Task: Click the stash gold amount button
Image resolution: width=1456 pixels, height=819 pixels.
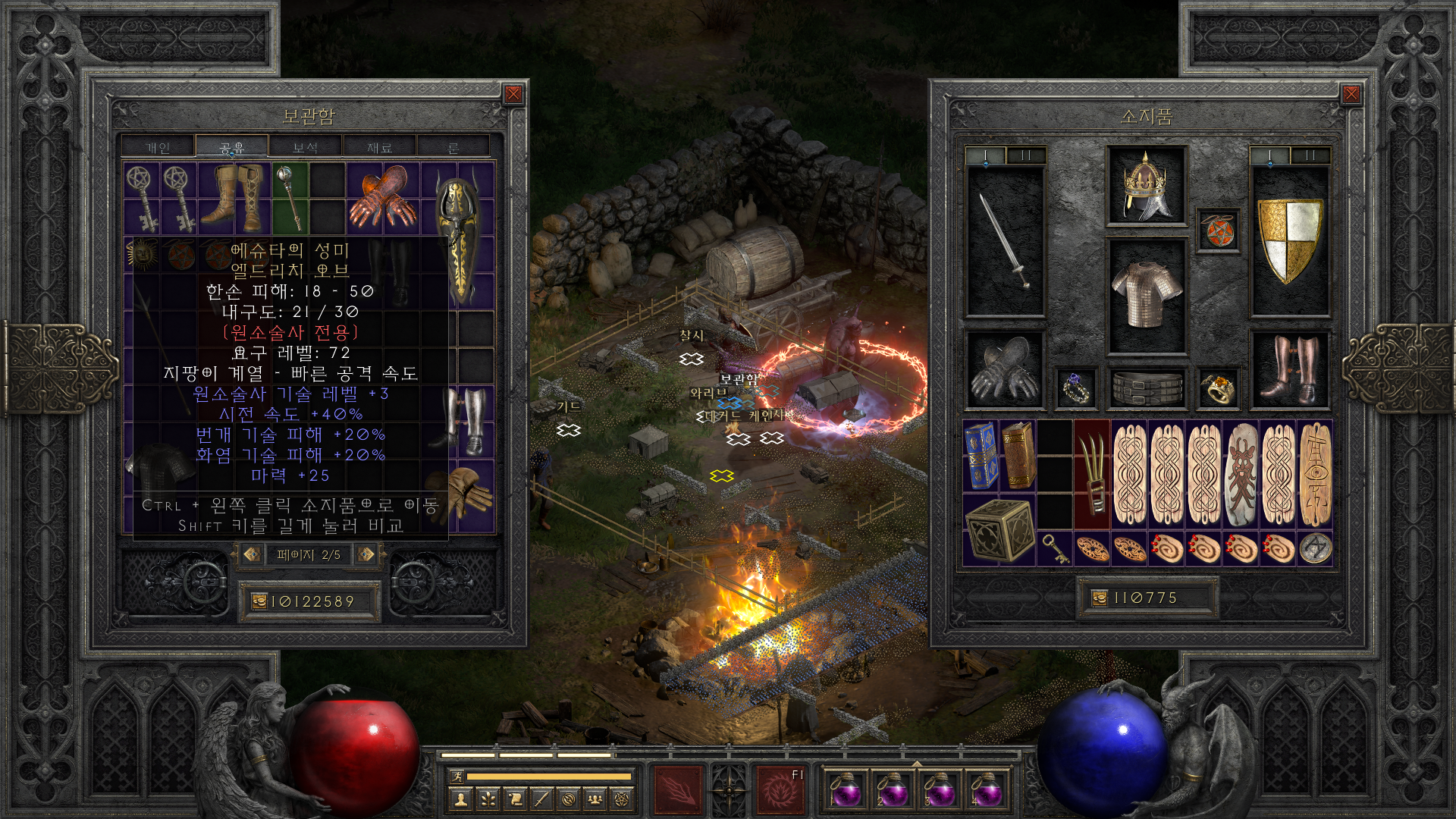Action: [259, 601]
